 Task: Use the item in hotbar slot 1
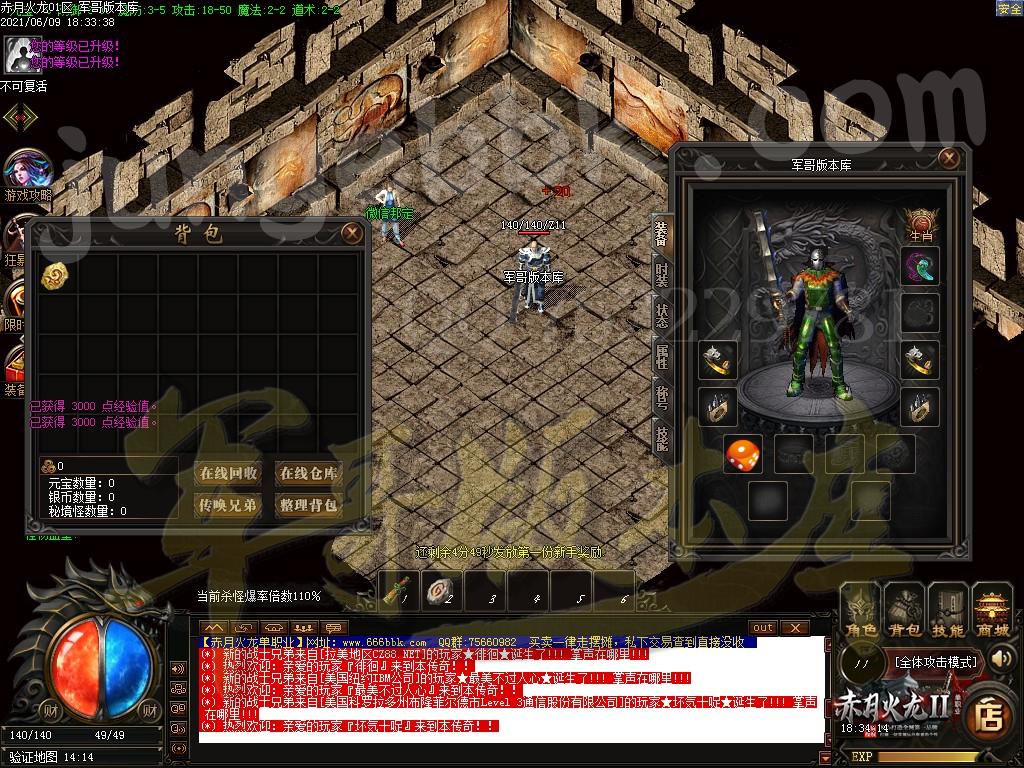point(400,590)
